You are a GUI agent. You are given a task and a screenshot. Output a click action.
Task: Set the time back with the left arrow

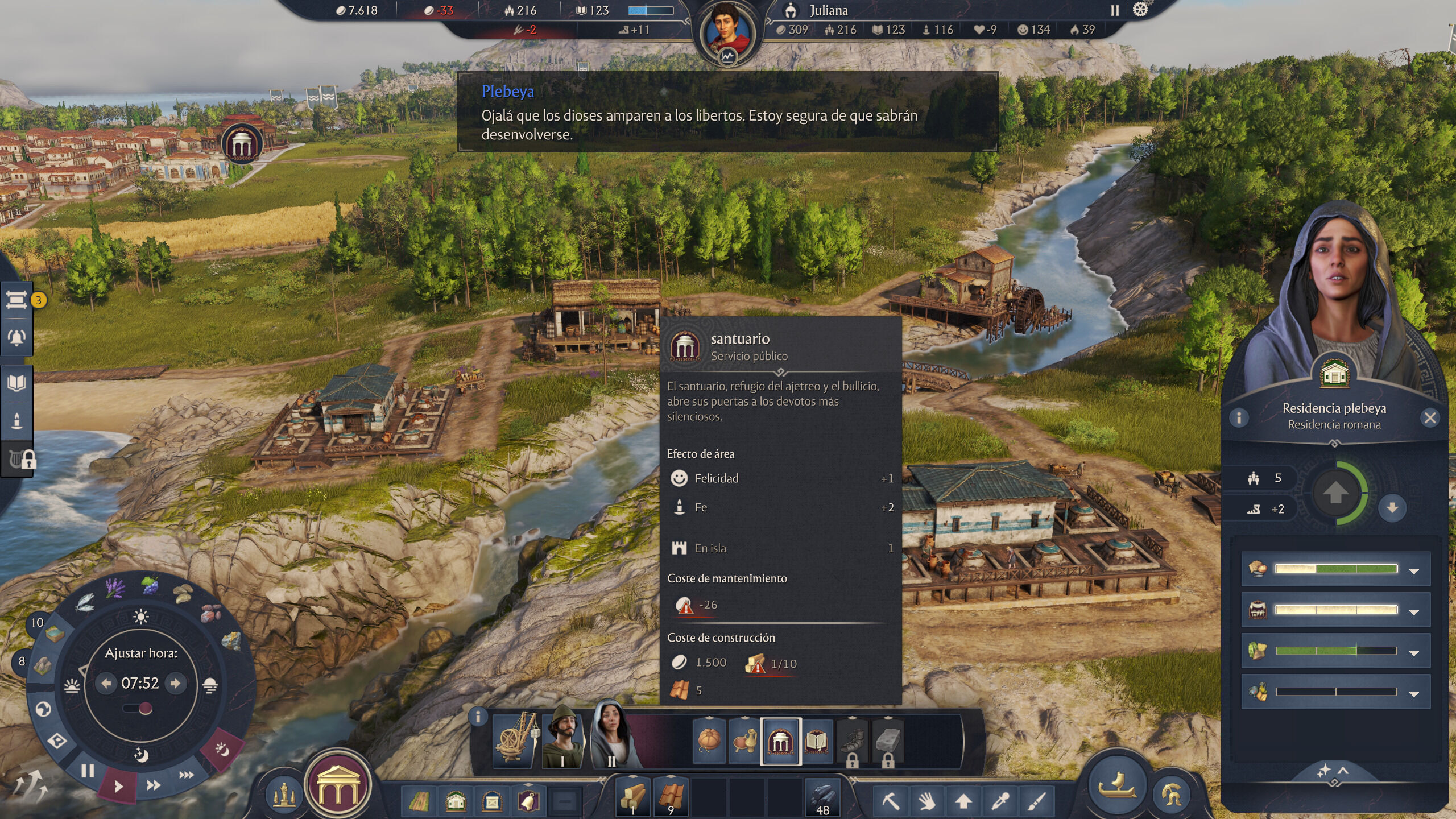106,683
